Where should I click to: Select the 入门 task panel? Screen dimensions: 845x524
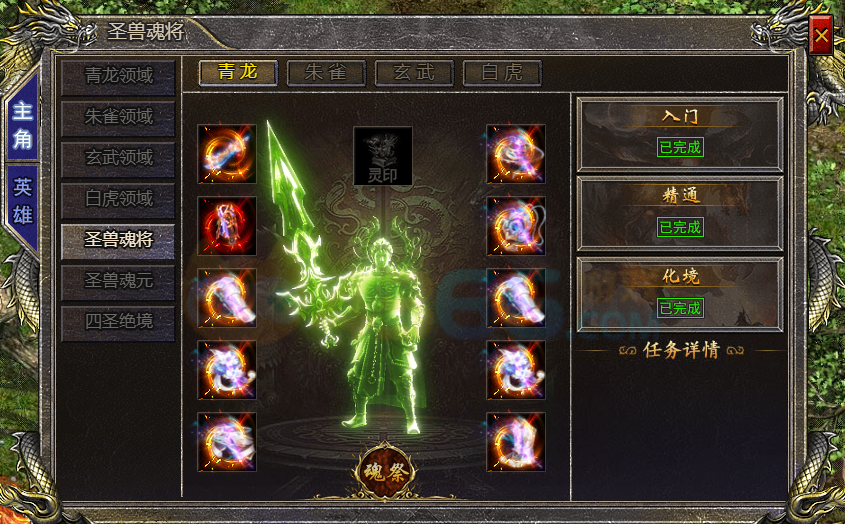point(680,132)
